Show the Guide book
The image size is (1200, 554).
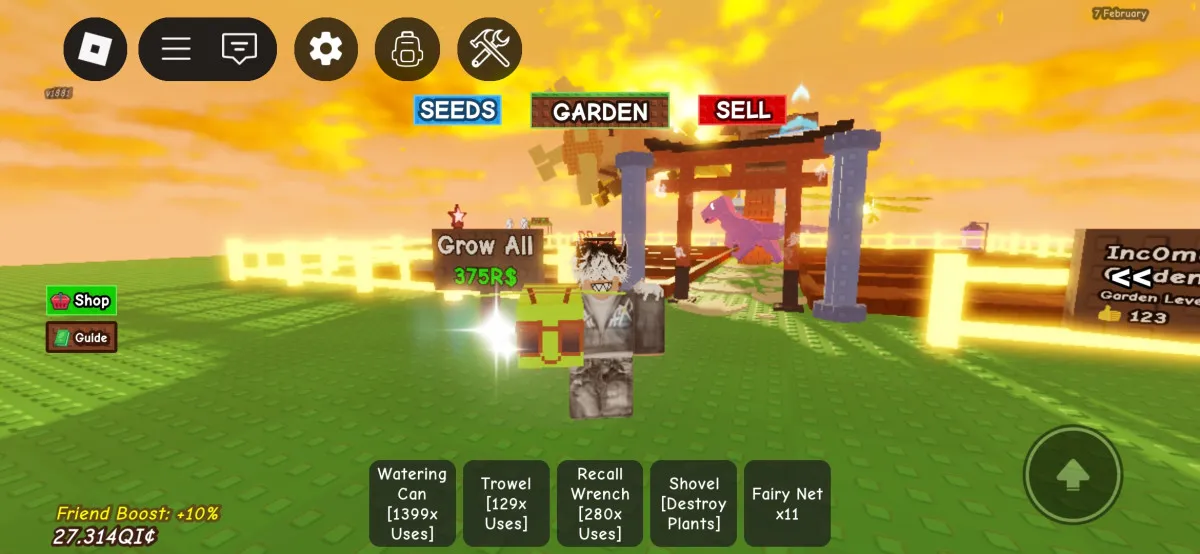coord(81,337)
